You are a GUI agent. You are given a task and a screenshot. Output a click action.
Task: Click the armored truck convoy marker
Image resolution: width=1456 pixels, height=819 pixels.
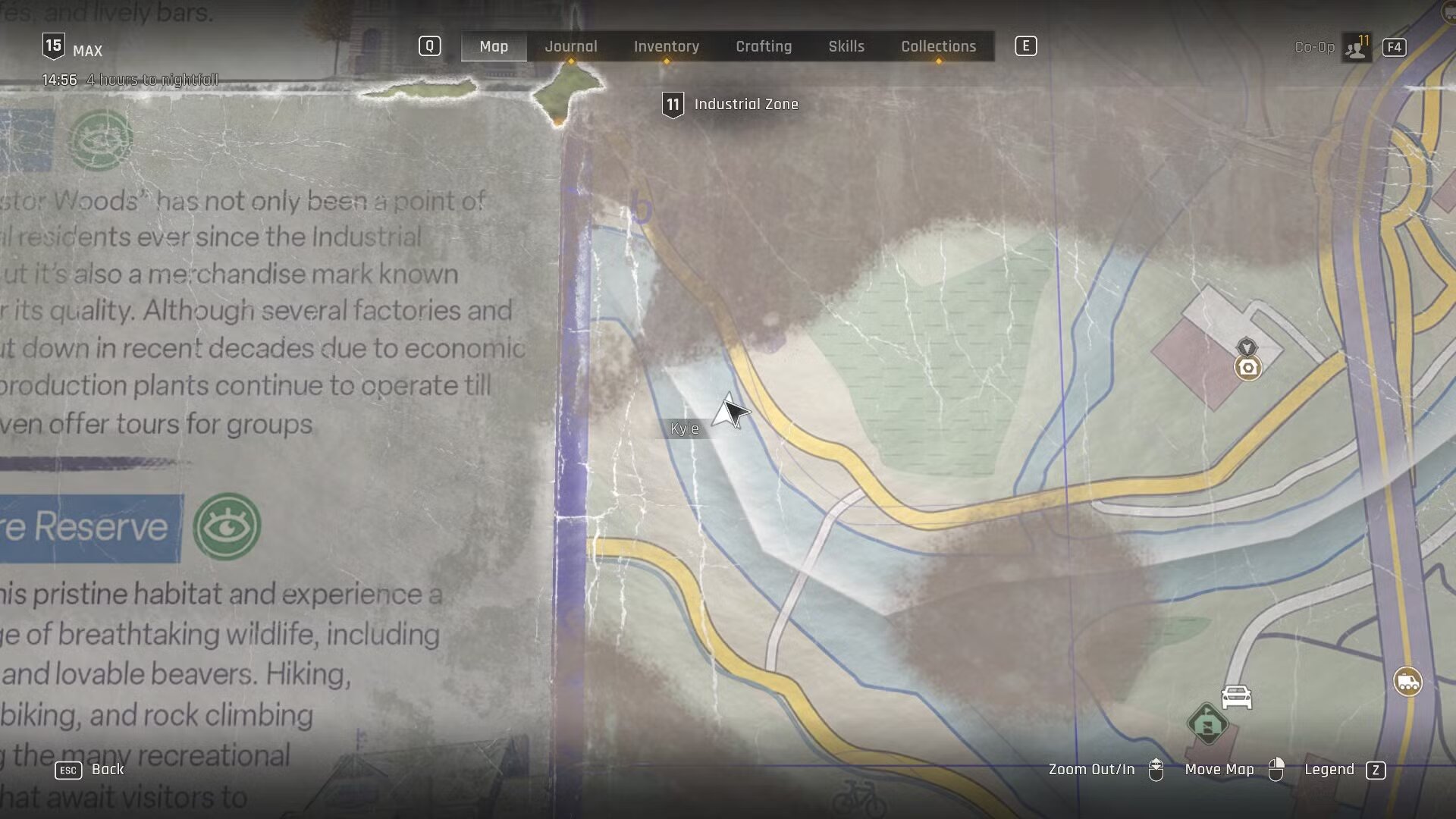click(x=1407, y=682)
